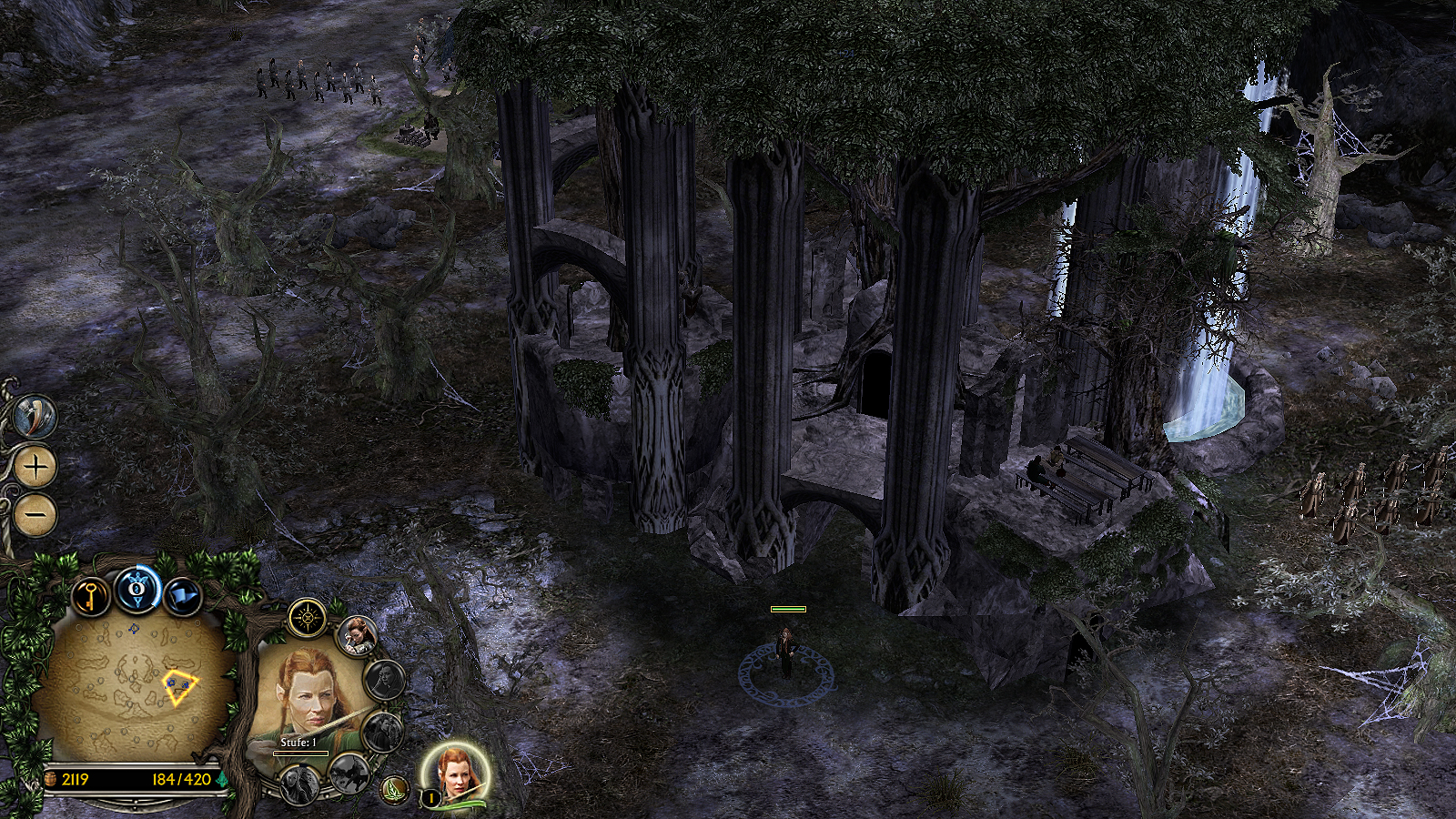The height and width of the screenshot is (819, 1456).
Task: Click the horn icon button
Action: 36,418
